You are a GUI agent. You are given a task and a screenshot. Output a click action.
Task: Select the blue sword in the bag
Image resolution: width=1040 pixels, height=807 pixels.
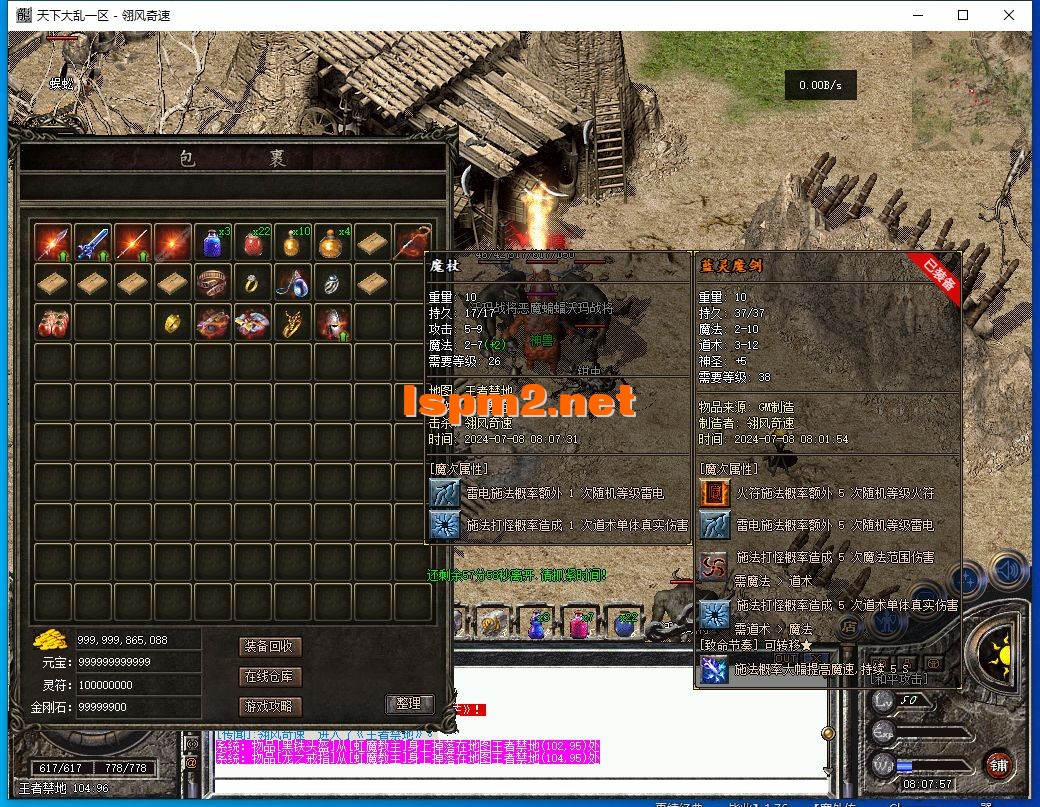93,243
